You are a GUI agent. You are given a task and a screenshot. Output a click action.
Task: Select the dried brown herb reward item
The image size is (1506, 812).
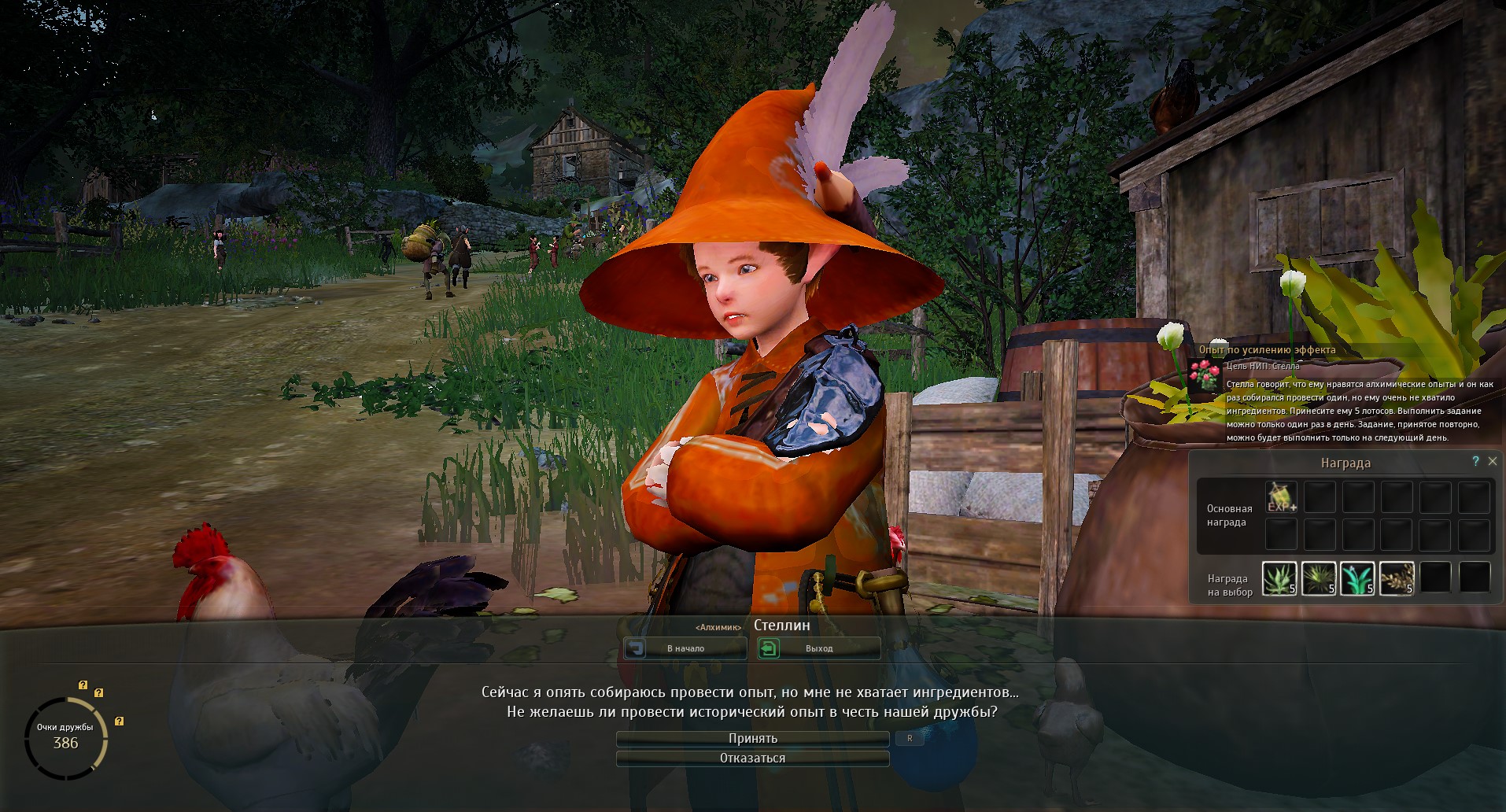click(x=1399, y=579)
